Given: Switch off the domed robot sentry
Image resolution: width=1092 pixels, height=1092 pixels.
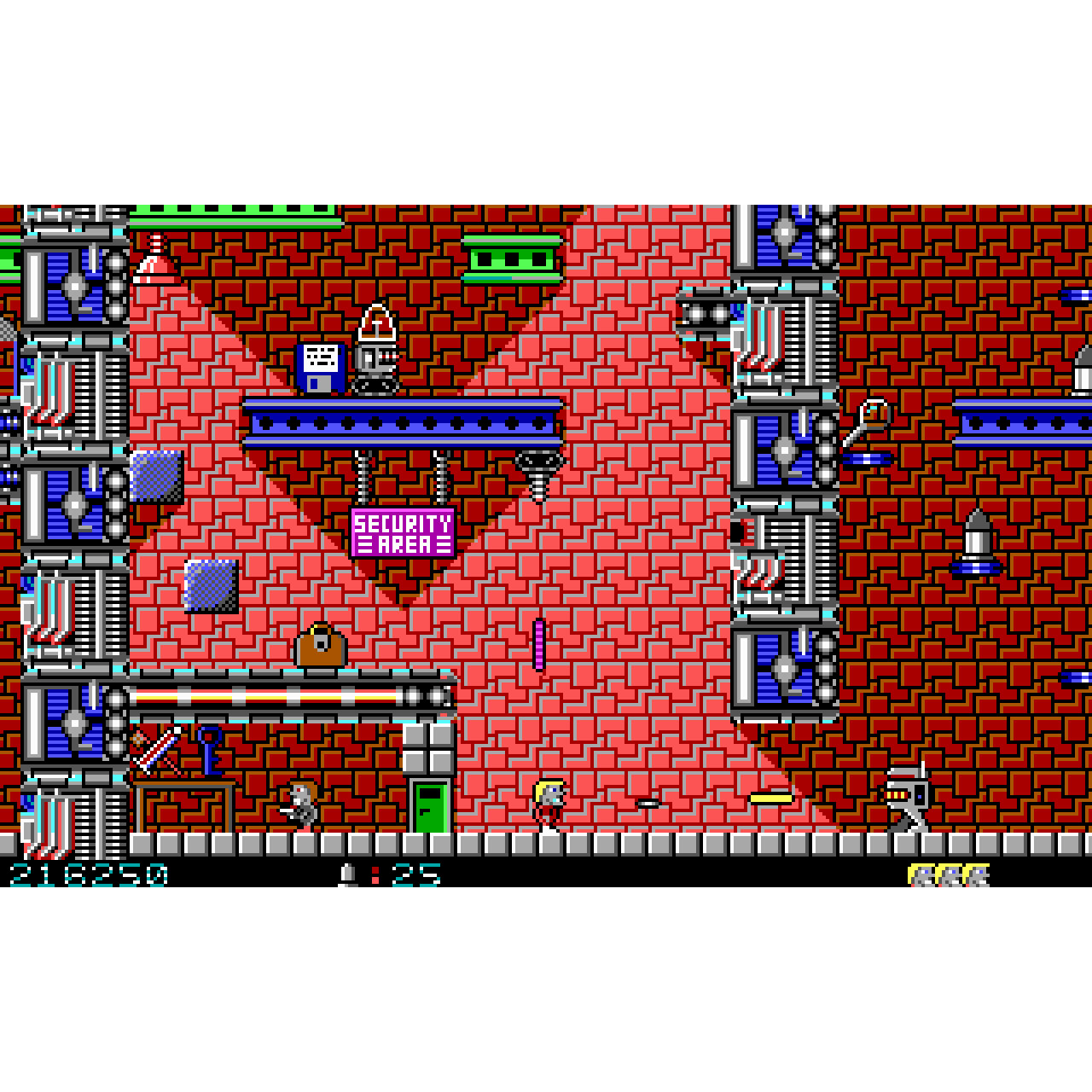Looking at the screenshot, I should pyautogui.click(x=375, y=350).
